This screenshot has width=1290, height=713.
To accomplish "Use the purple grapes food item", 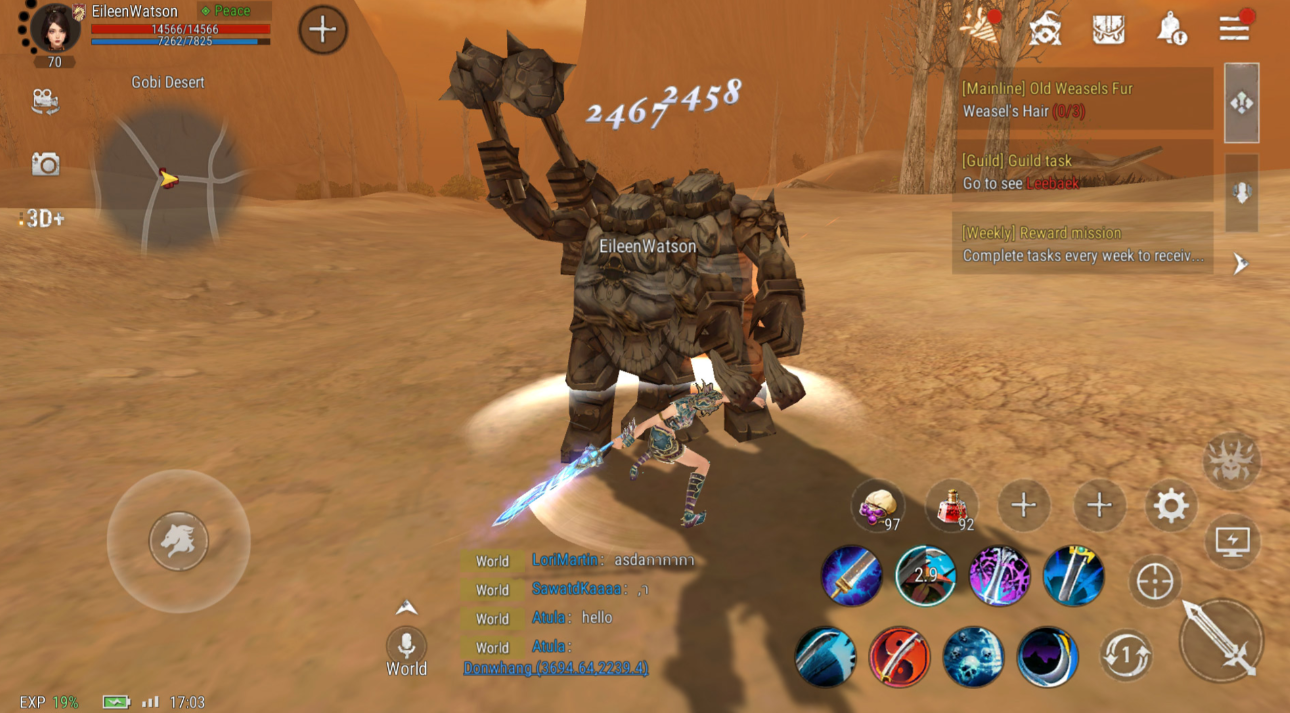I will (877, 506).
